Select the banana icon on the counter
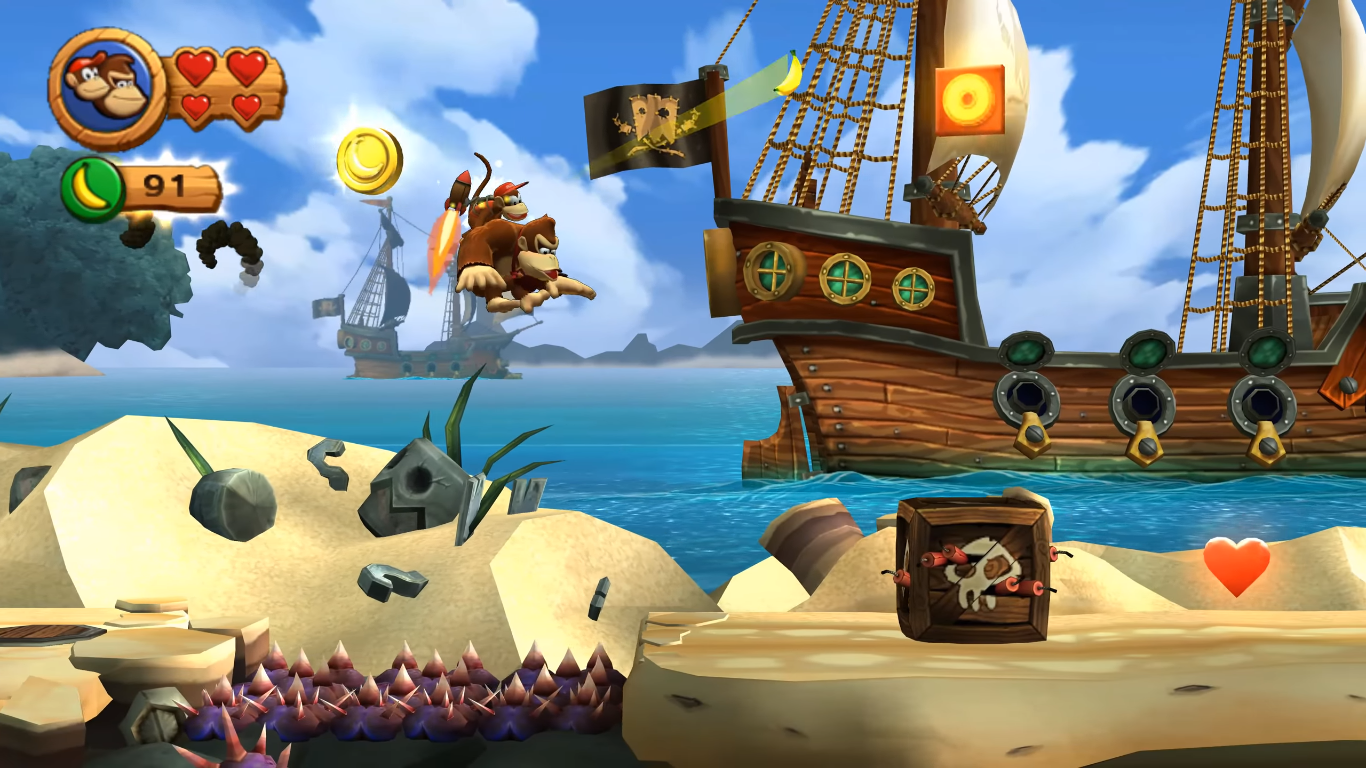This screenshot has height=768, width=1366. [x=92, y=185]
